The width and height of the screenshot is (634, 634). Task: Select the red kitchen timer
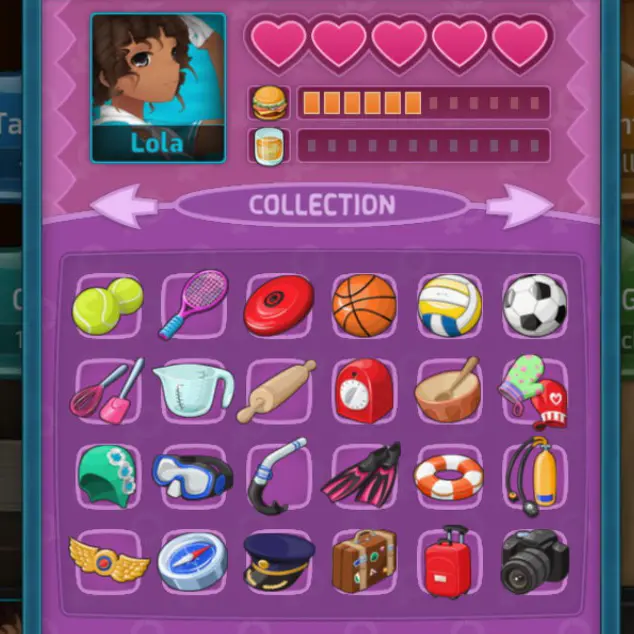(x=363, y=390)
